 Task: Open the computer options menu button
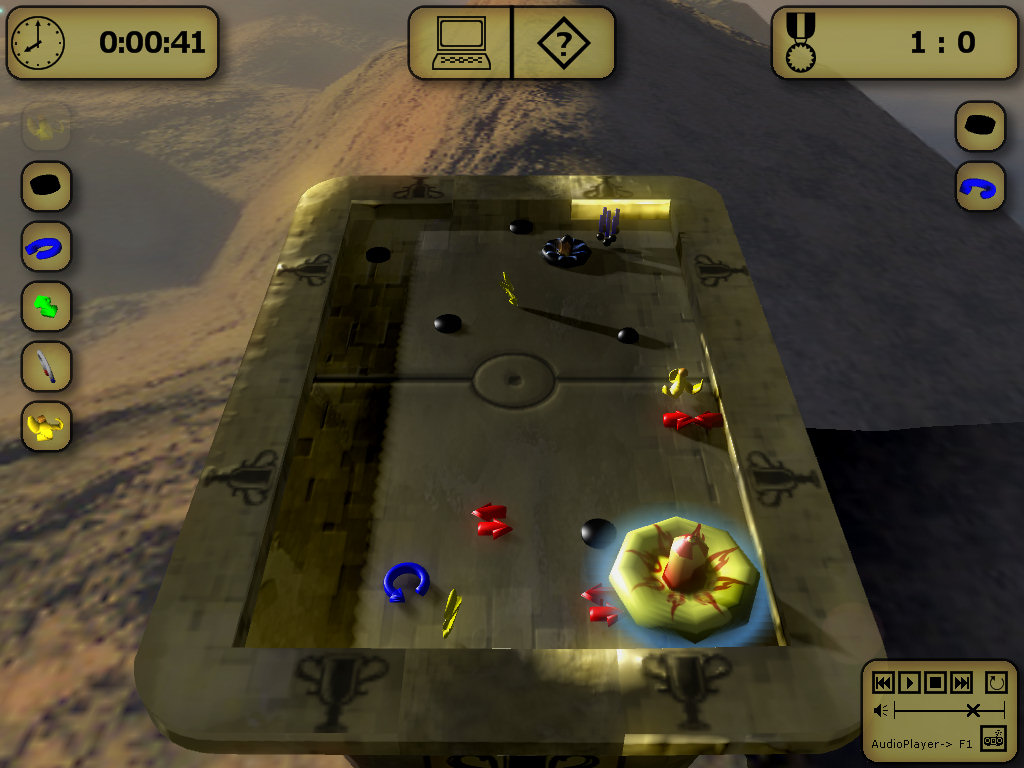pyautogui.click(x=460, y=44)
